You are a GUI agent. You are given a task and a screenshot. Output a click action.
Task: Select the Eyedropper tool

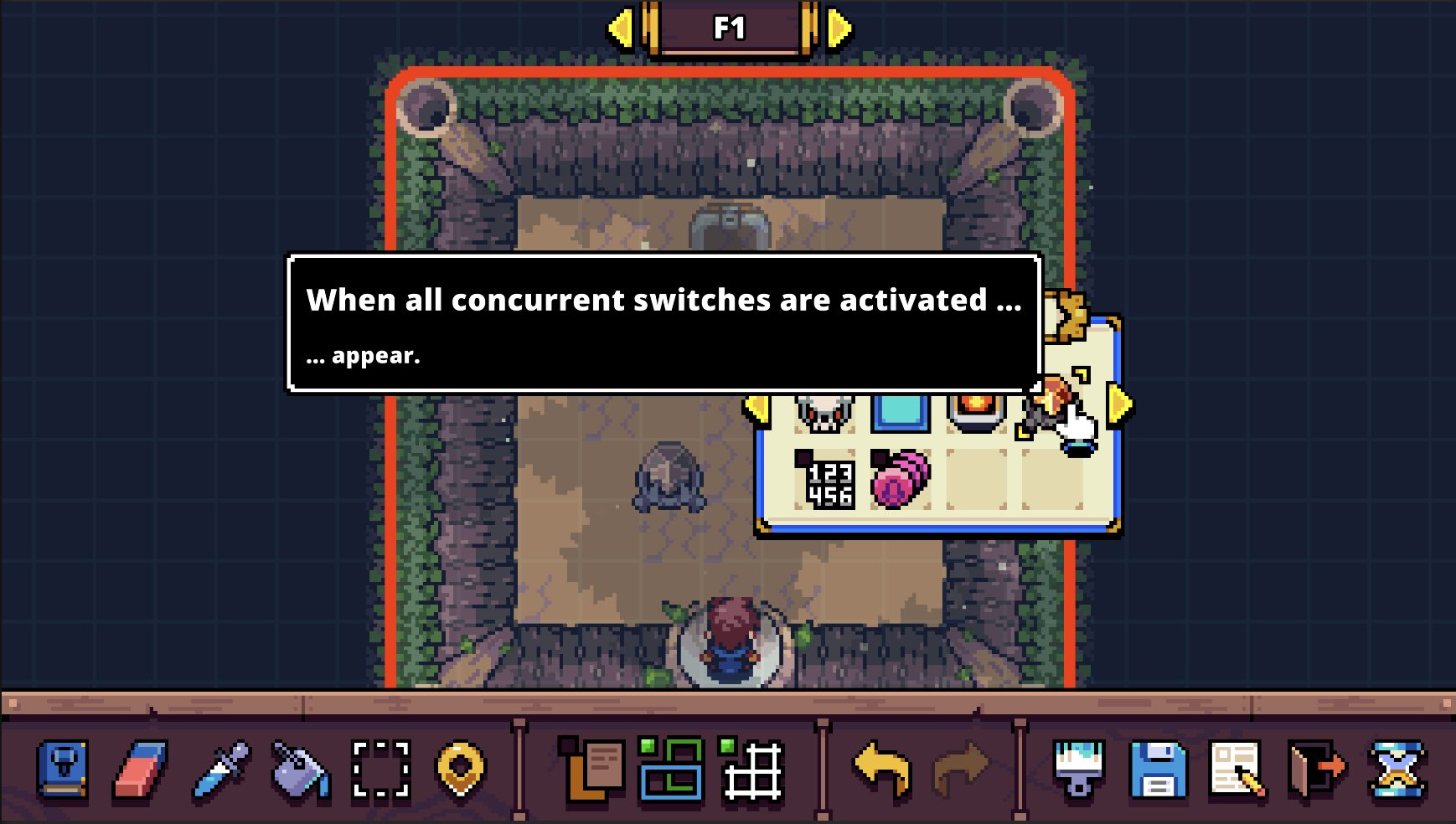click(219, 774)
